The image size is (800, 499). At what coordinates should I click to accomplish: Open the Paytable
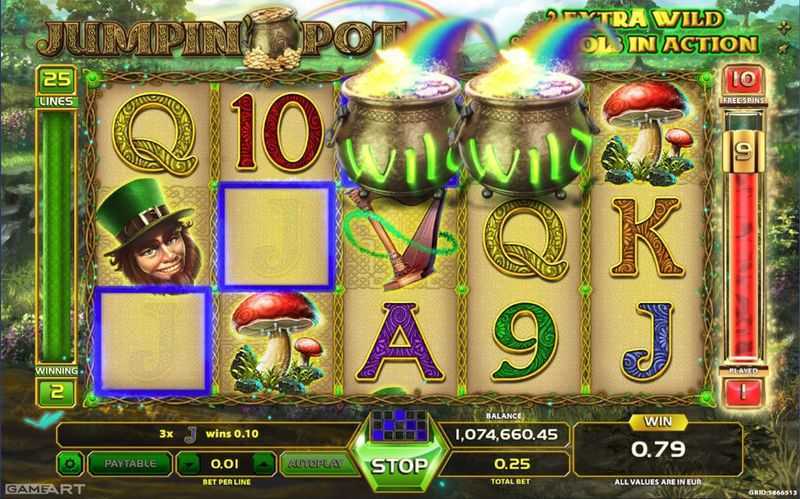pyautogui.click(x=129, y=464)
